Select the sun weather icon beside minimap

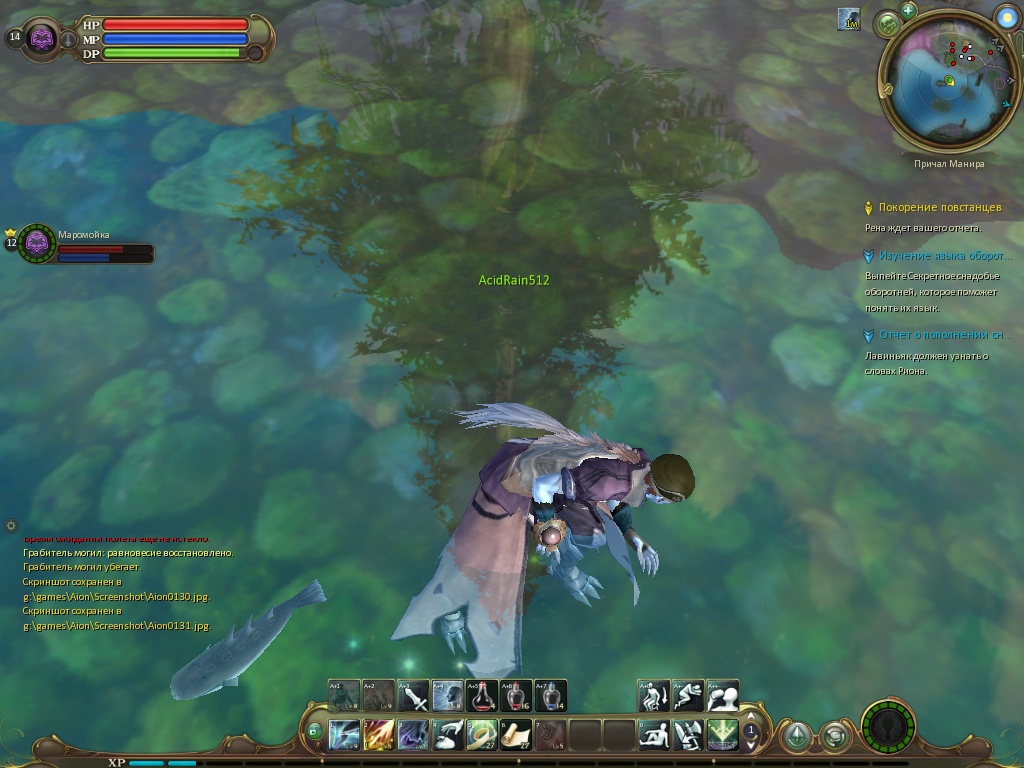1007,16
